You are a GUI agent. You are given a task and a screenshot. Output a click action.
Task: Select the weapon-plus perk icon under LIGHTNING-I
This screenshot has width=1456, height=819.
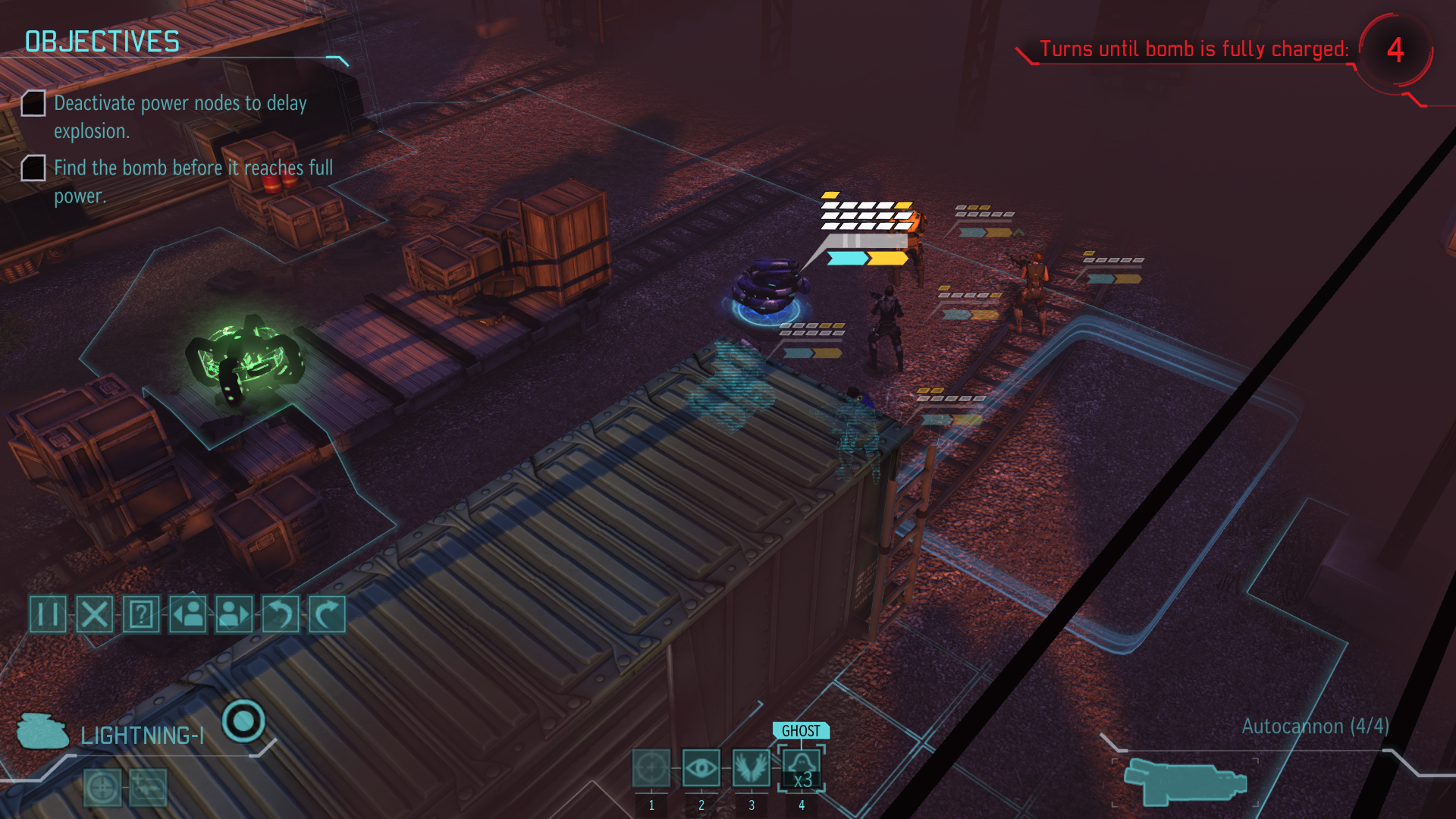[x=148, y=787]
